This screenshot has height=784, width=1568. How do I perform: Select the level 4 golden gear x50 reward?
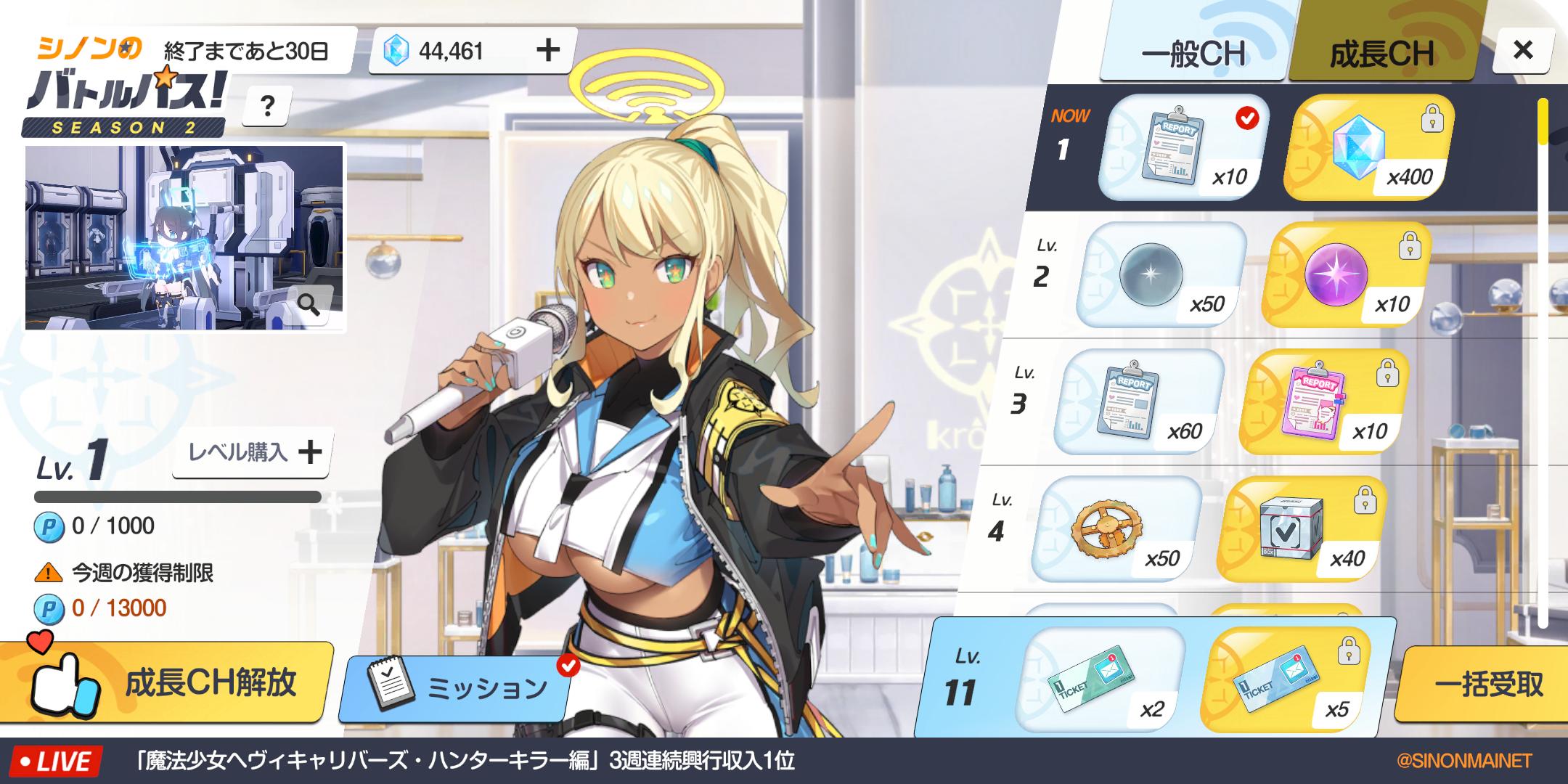1116,529
